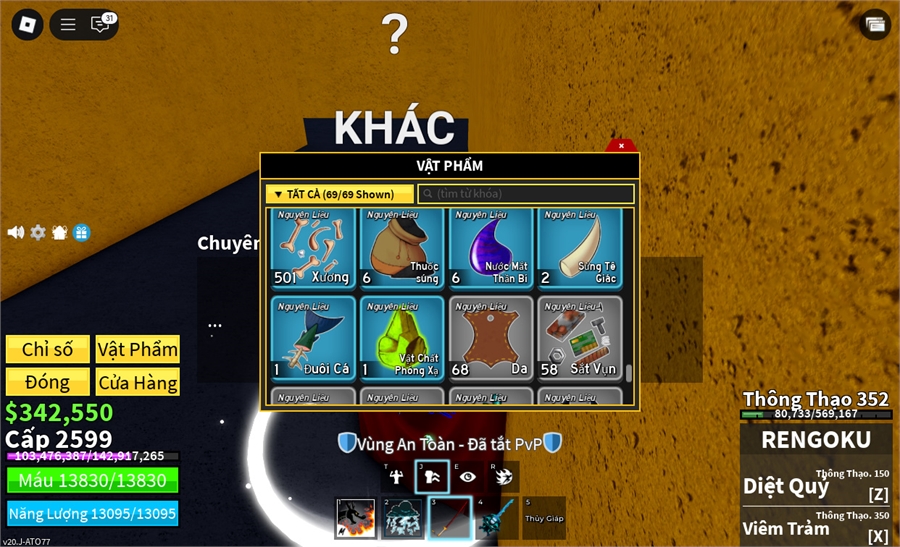Open settings with the gear icon
The width and height of the screenshot is (900, 547).
38,232
